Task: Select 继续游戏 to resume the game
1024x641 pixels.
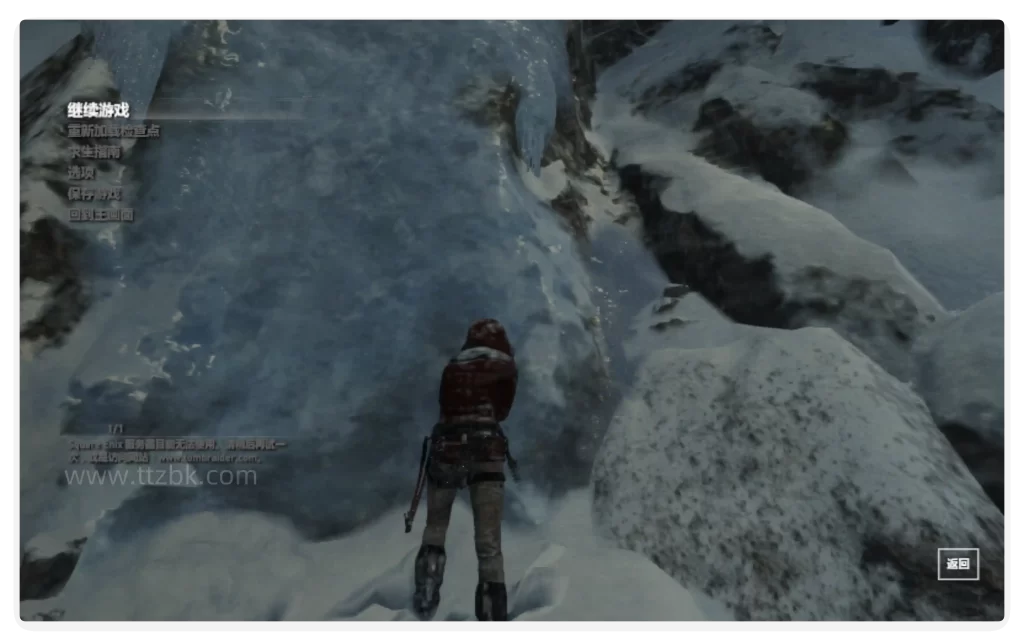Action: click(99, 110)
